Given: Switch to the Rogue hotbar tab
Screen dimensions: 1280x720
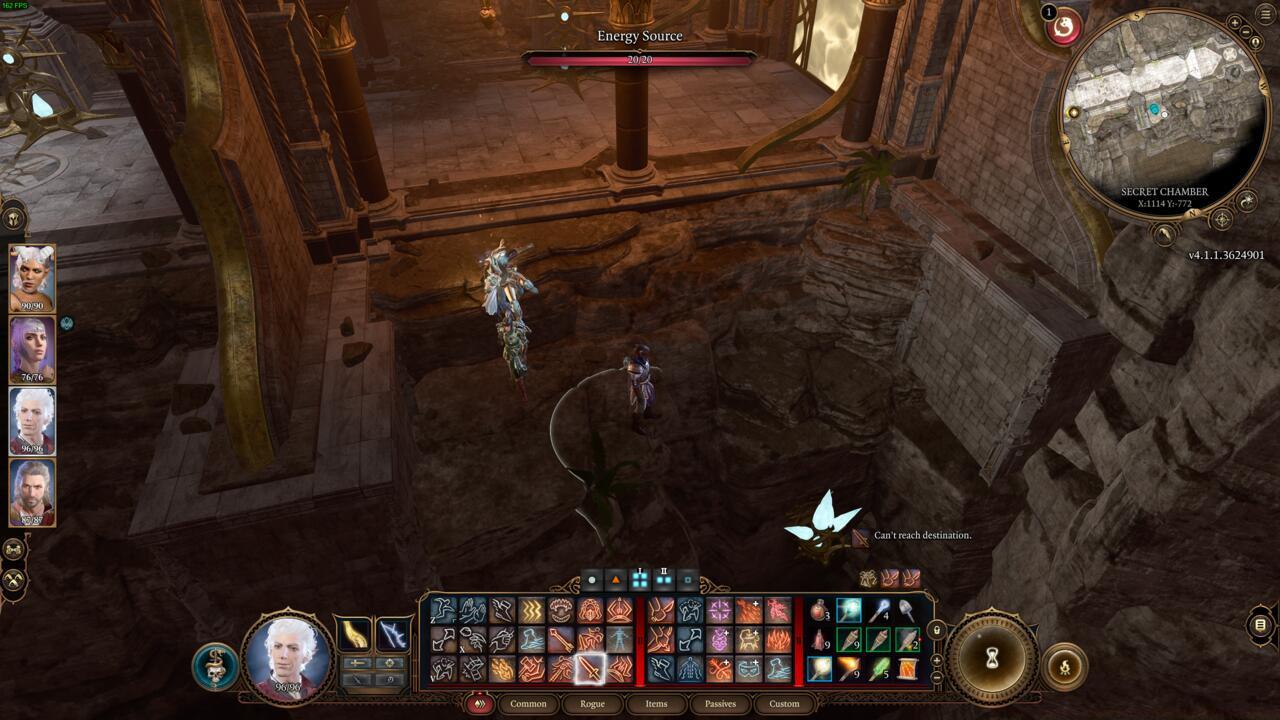Looking at the screenshot, I should click(x=593, y=703).
